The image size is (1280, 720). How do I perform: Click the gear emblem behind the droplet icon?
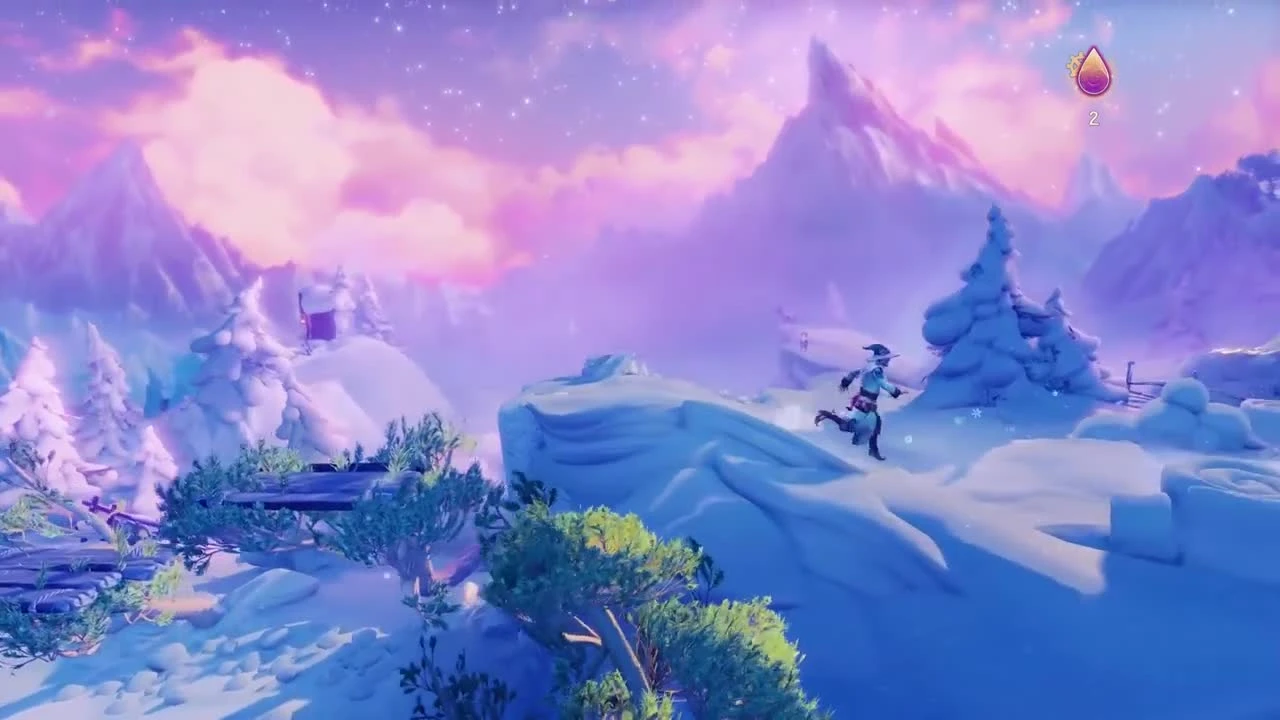[1073, 63]
